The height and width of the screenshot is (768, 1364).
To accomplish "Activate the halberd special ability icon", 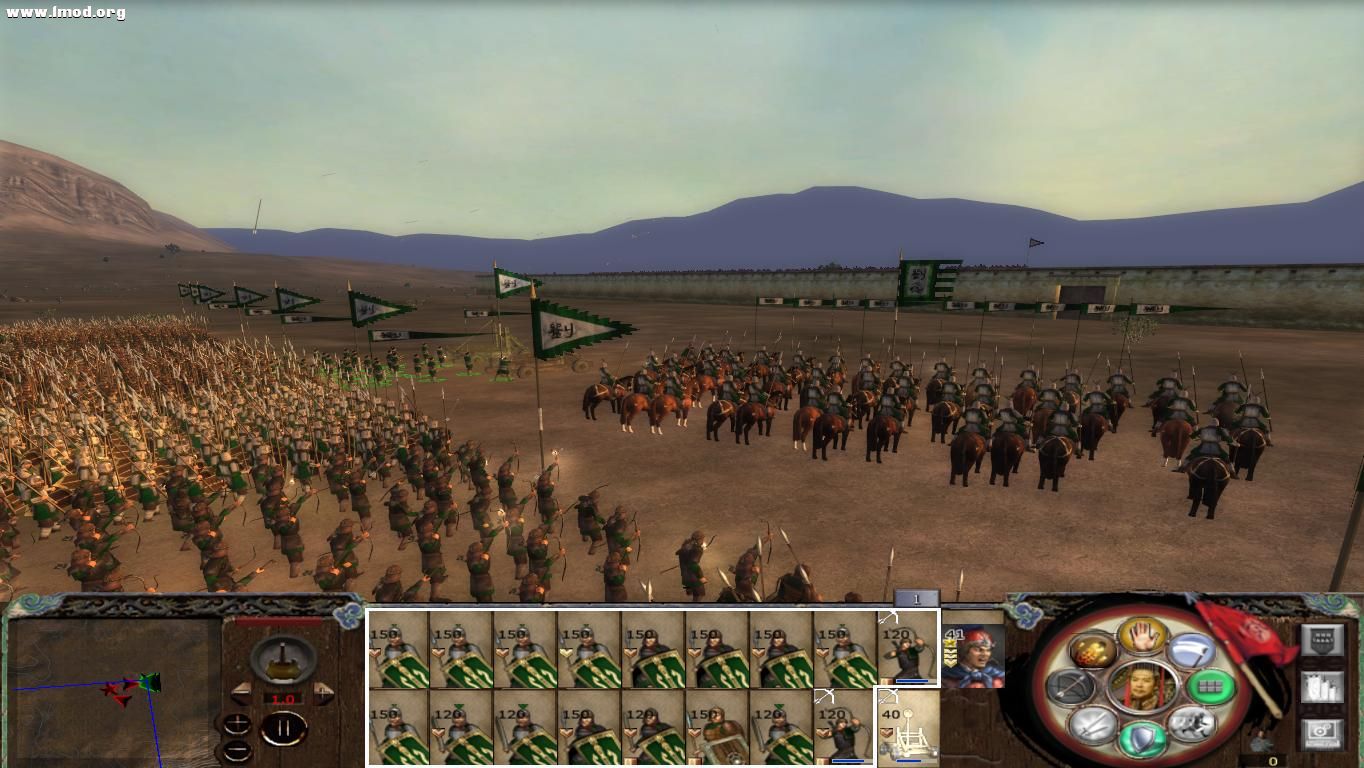I will click(x=1191, y=650).
